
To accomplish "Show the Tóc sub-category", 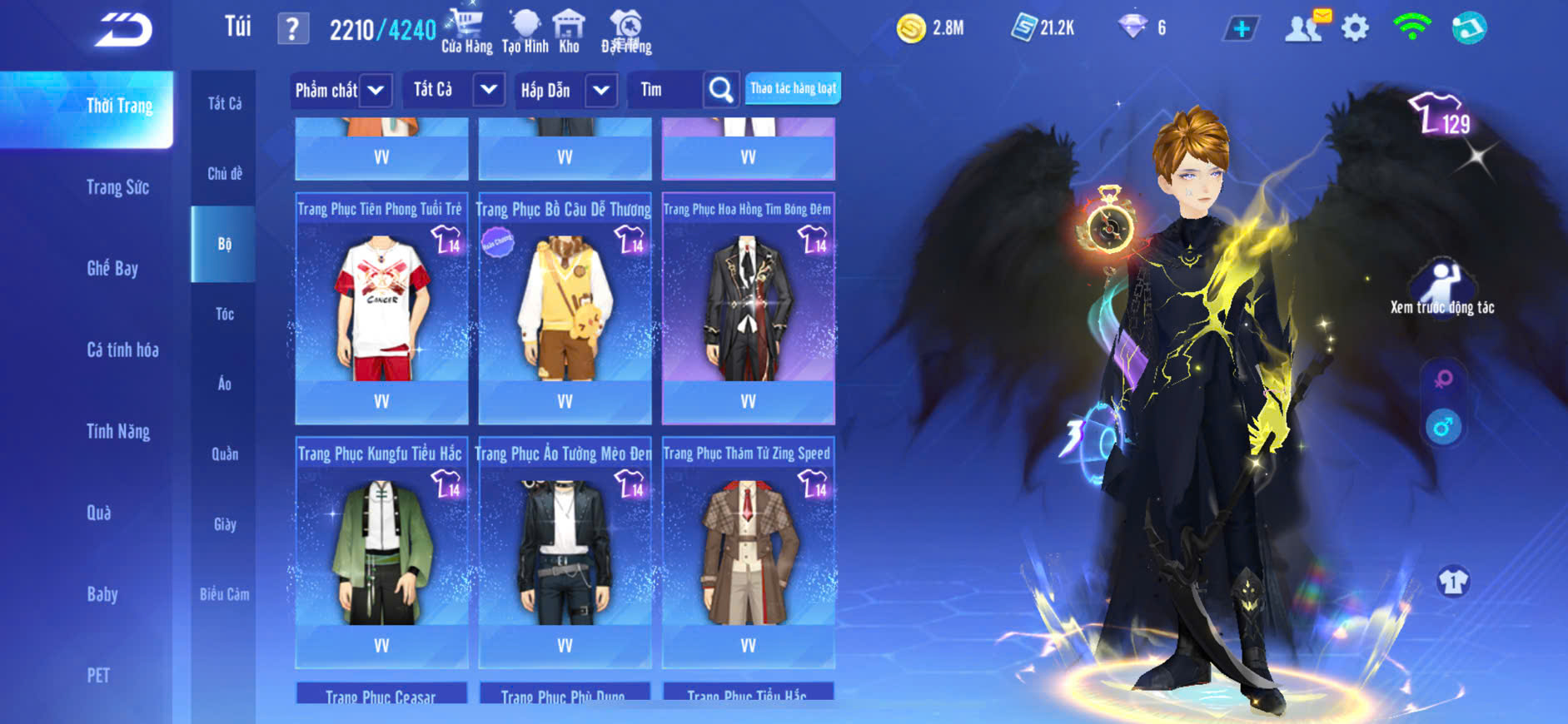I will tap(224, 314).
